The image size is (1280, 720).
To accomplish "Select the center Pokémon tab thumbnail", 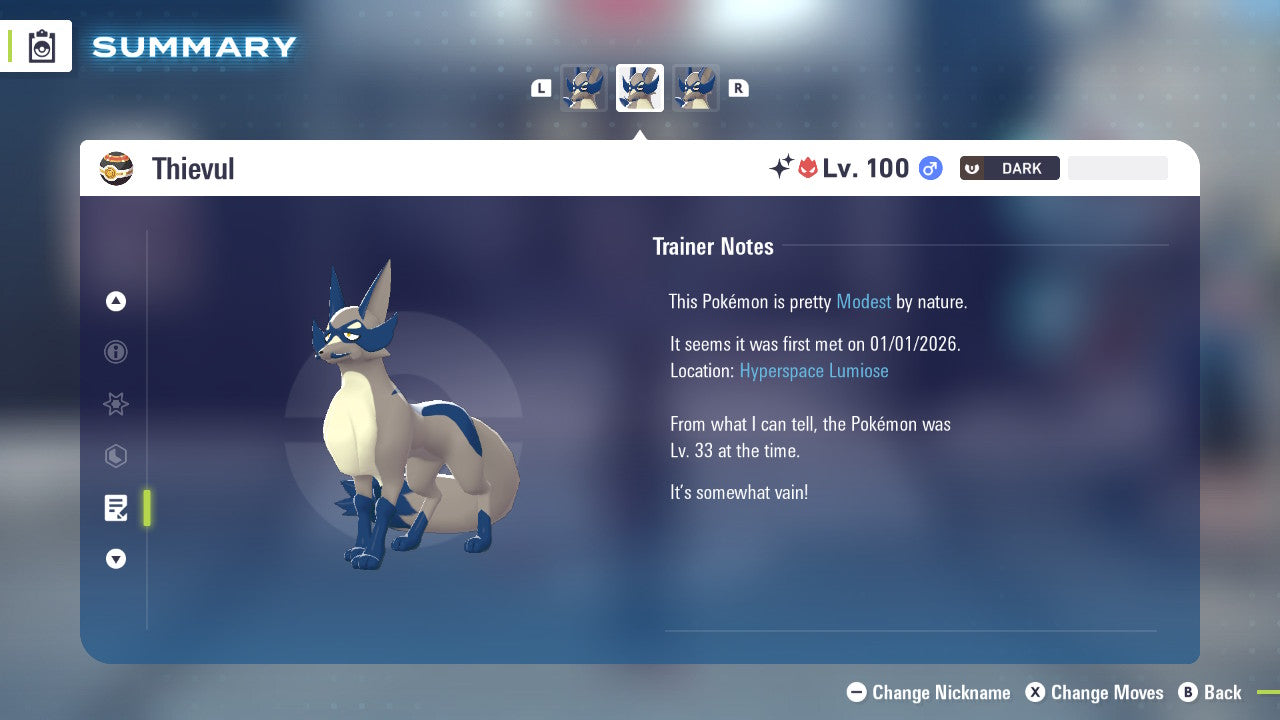I will (x=639, y=87).
